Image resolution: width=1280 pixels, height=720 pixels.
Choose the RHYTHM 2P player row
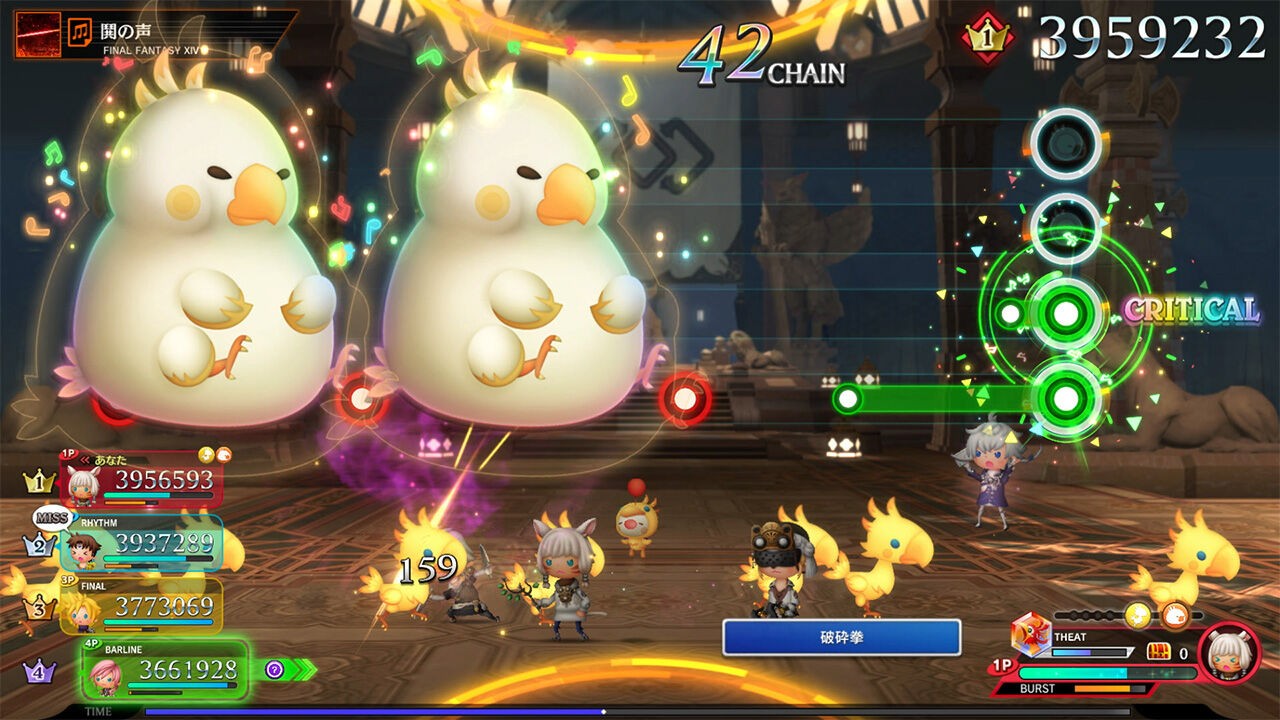coord(141,543)
